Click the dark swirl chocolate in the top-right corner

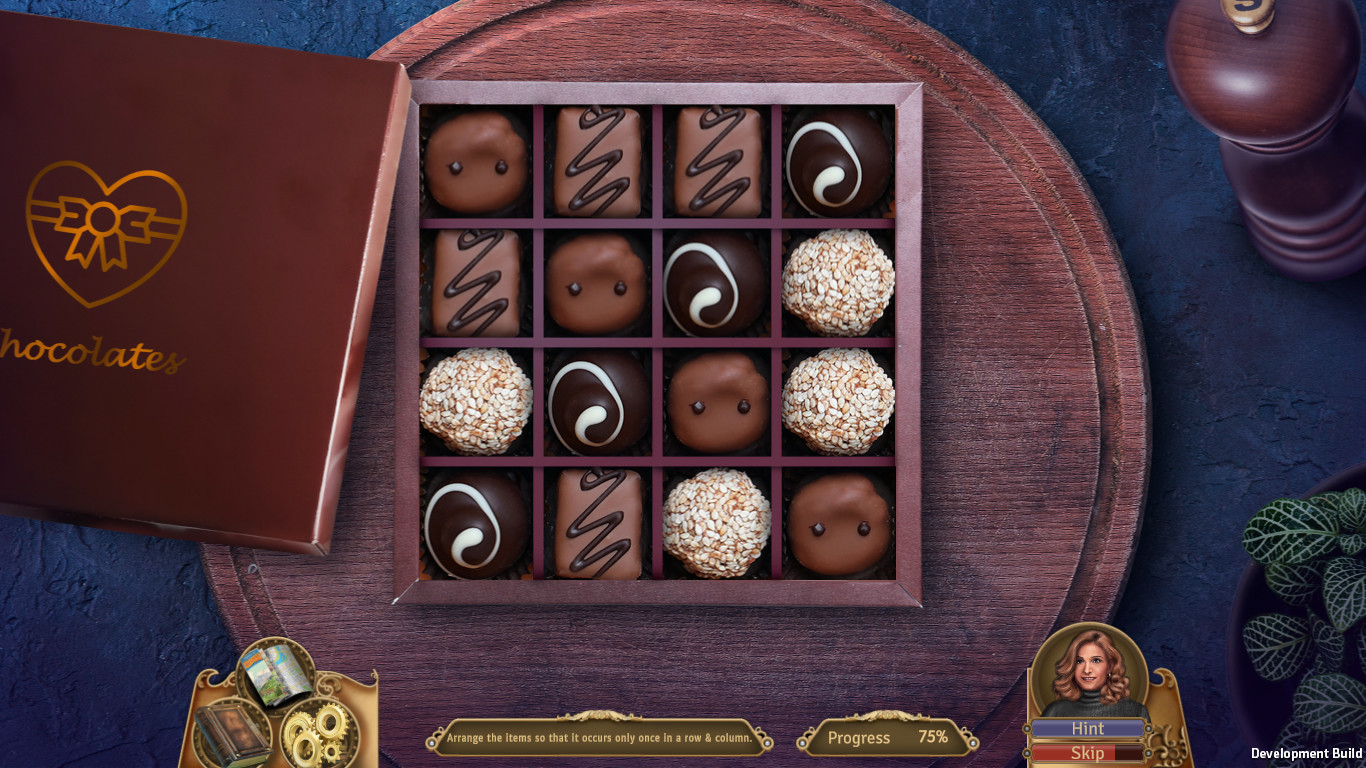[837, 160]
